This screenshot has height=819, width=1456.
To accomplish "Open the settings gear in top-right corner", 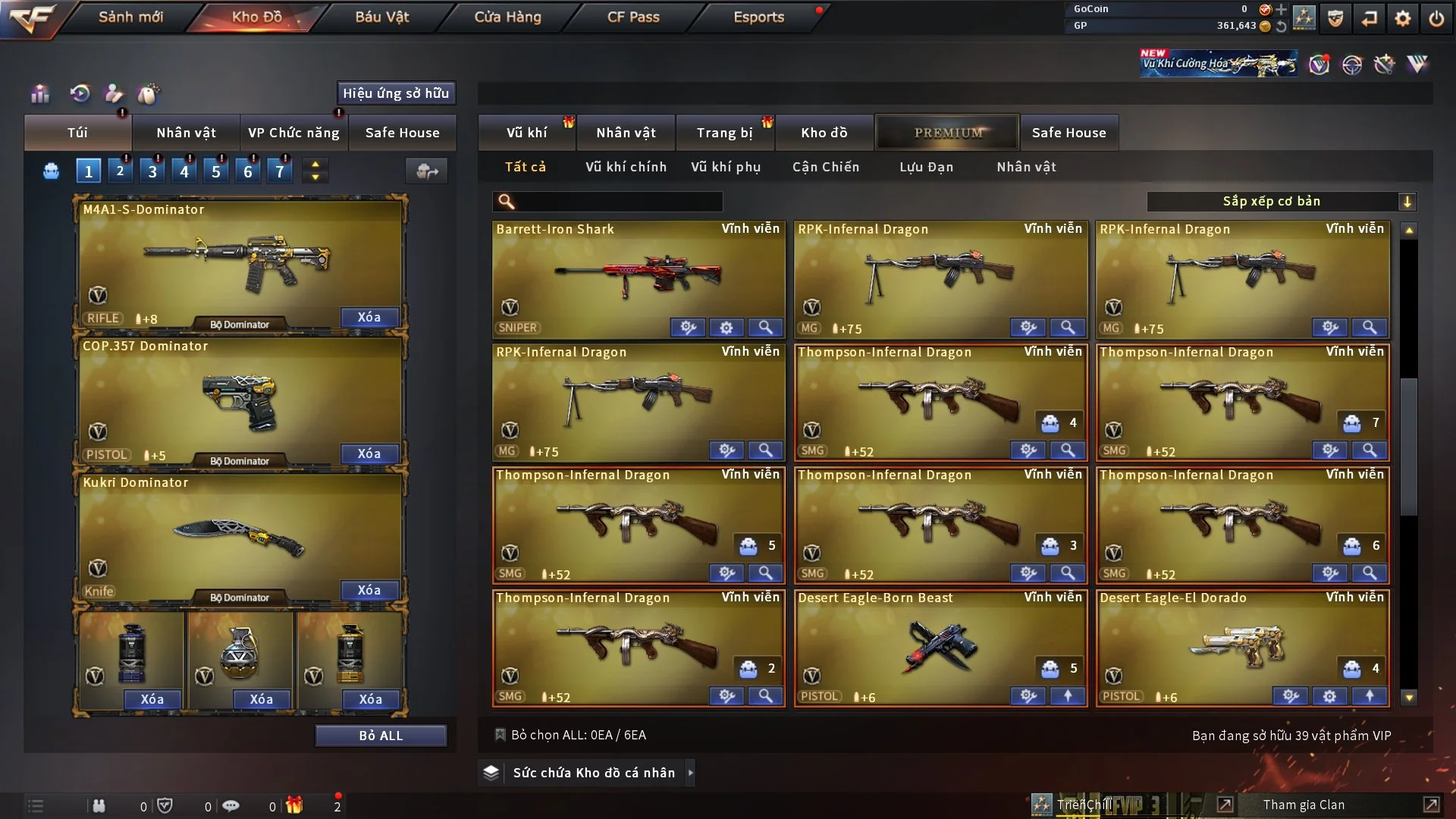I will click(1404, 17).
